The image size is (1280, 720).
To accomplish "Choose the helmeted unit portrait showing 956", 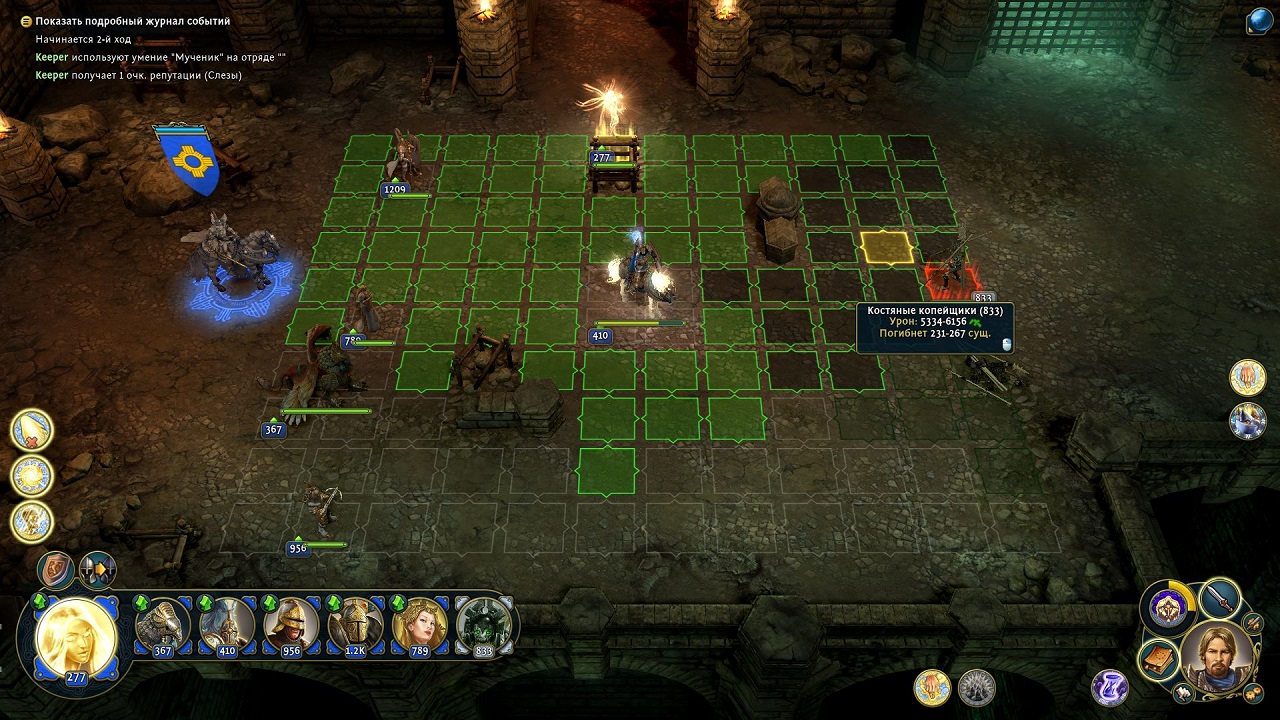I will 291,626.
